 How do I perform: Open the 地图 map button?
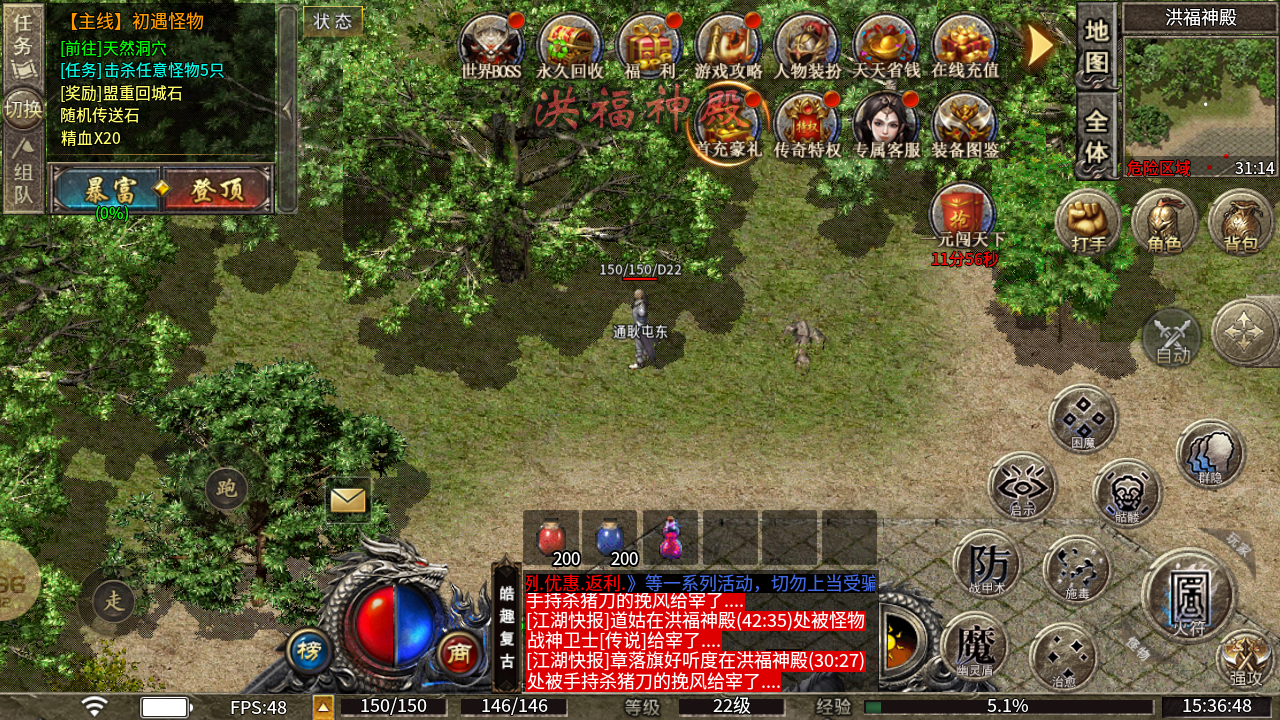tap(1097, 46)
